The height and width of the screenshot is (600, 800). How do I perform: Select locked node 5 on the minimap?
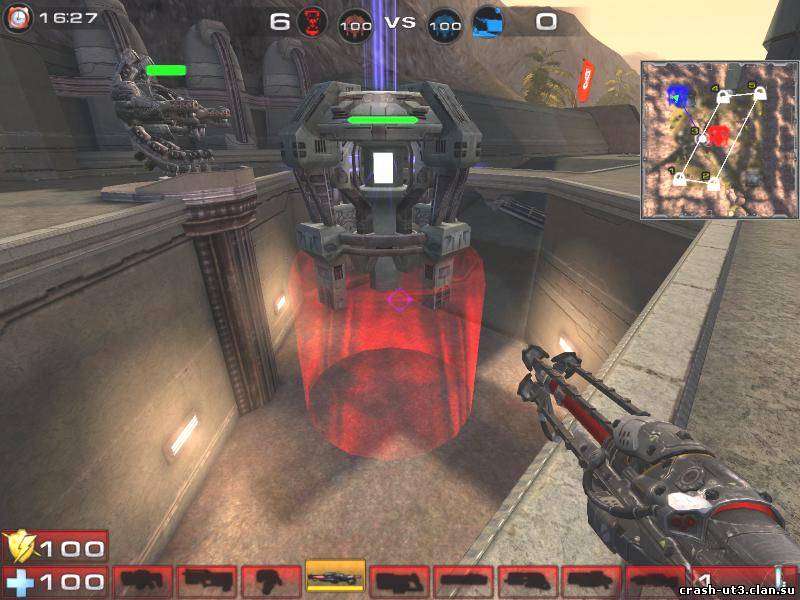coord(759,93)
